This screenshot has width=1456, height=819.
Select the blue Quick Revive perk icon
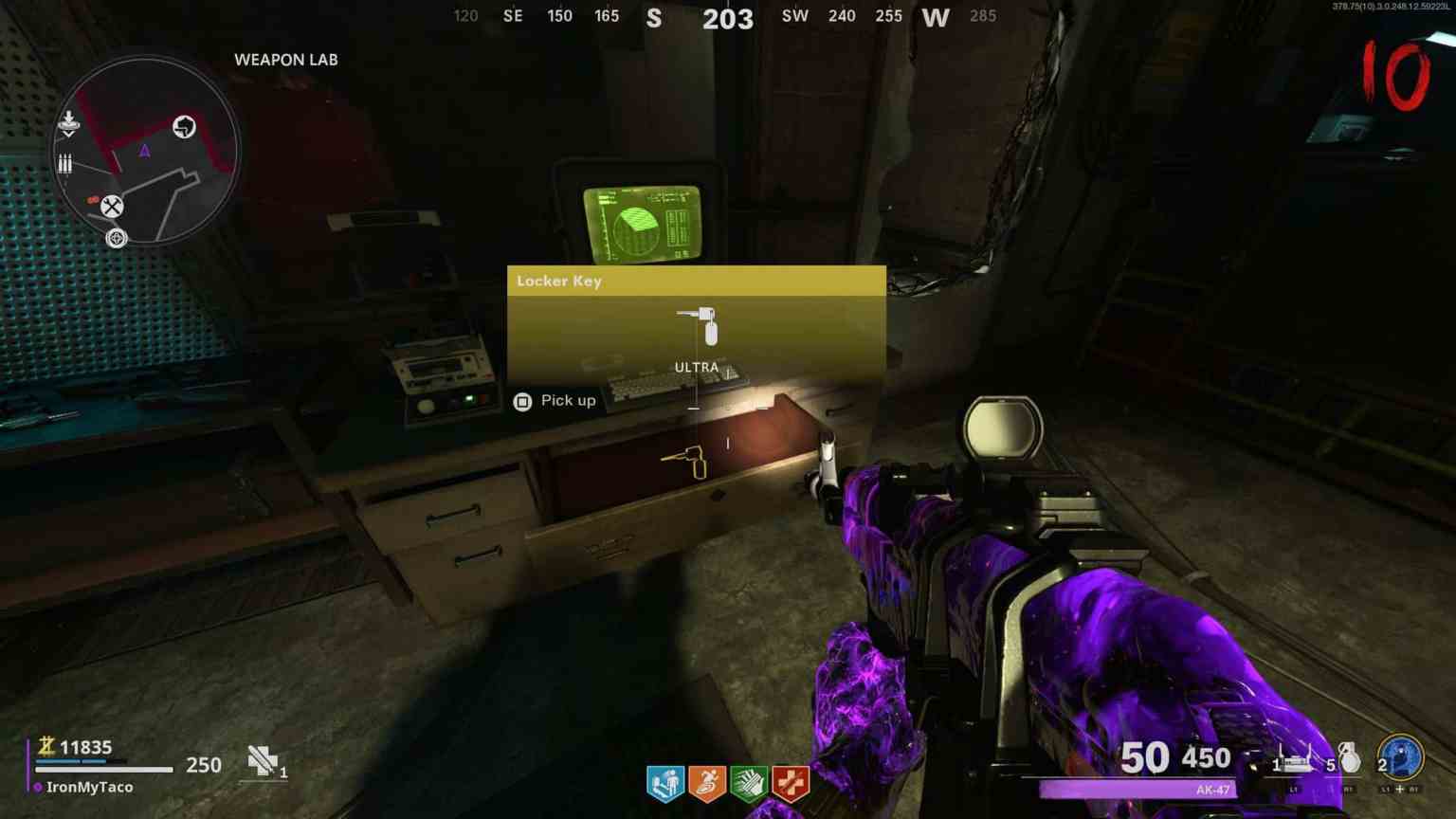[665, 781]
